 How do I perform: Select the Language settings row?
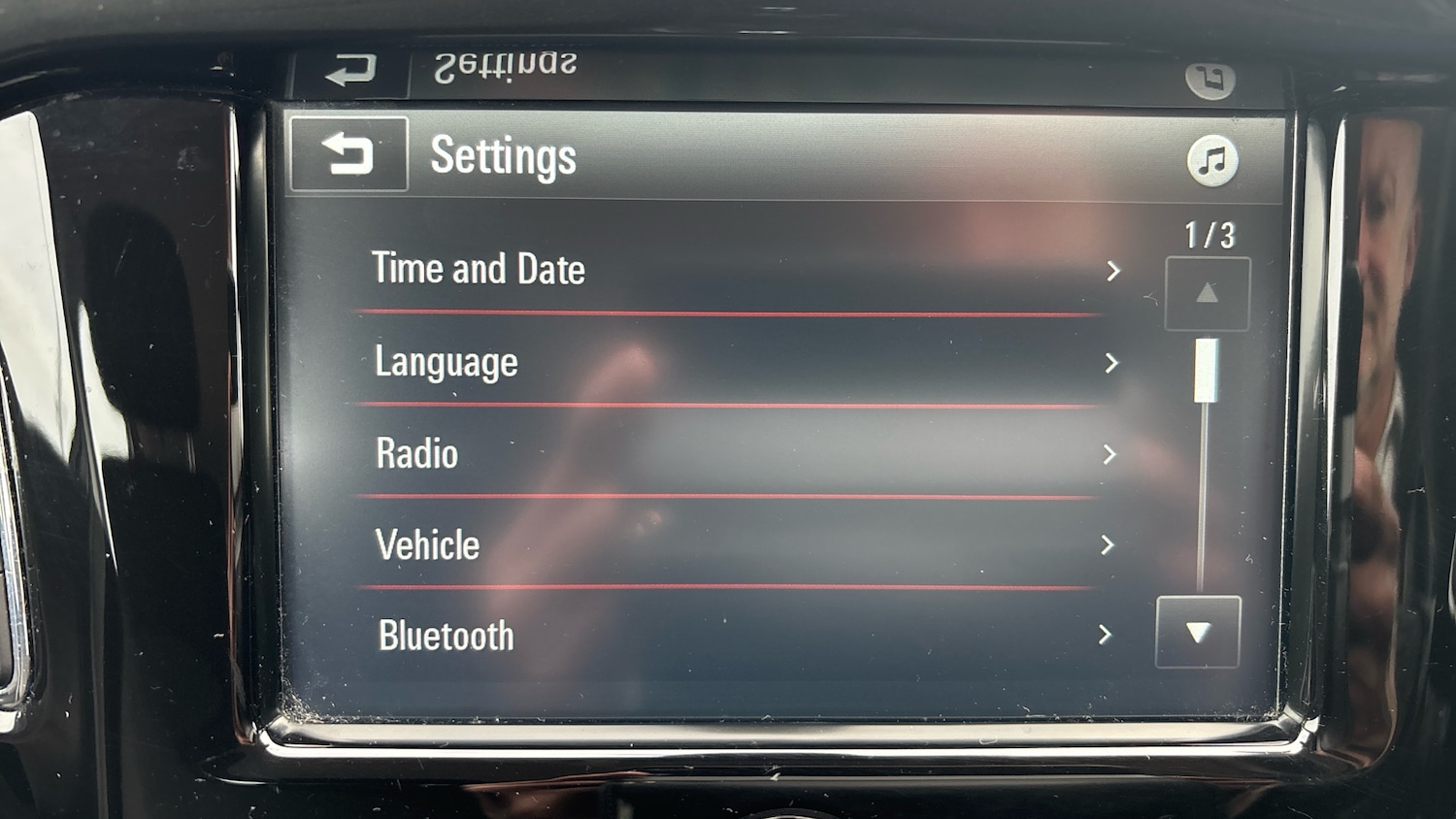click(x=738, y=362)
